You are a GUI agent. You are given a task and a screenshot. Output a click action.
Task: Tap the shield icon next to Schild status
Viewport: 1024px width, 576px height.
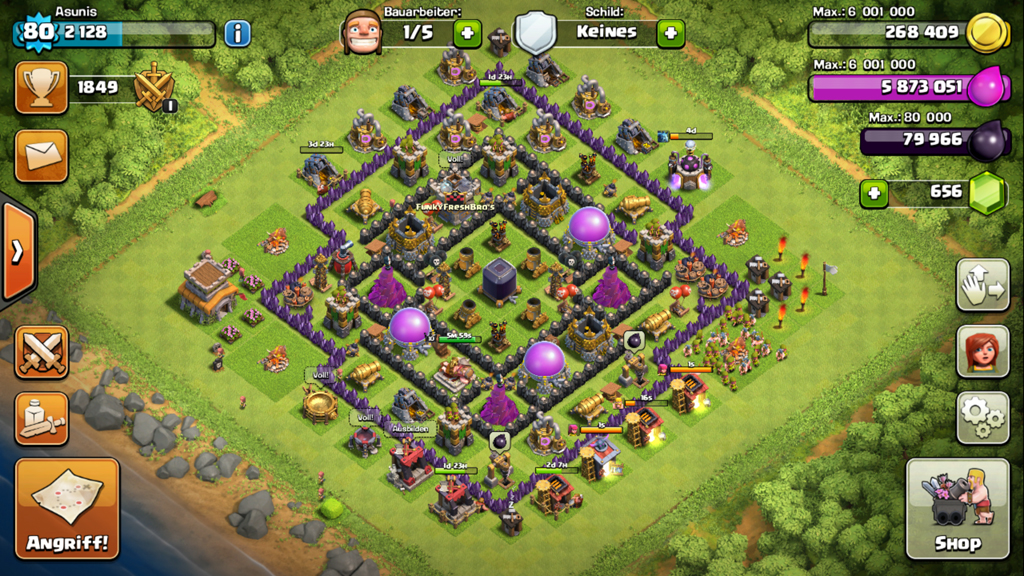point(534,32)
